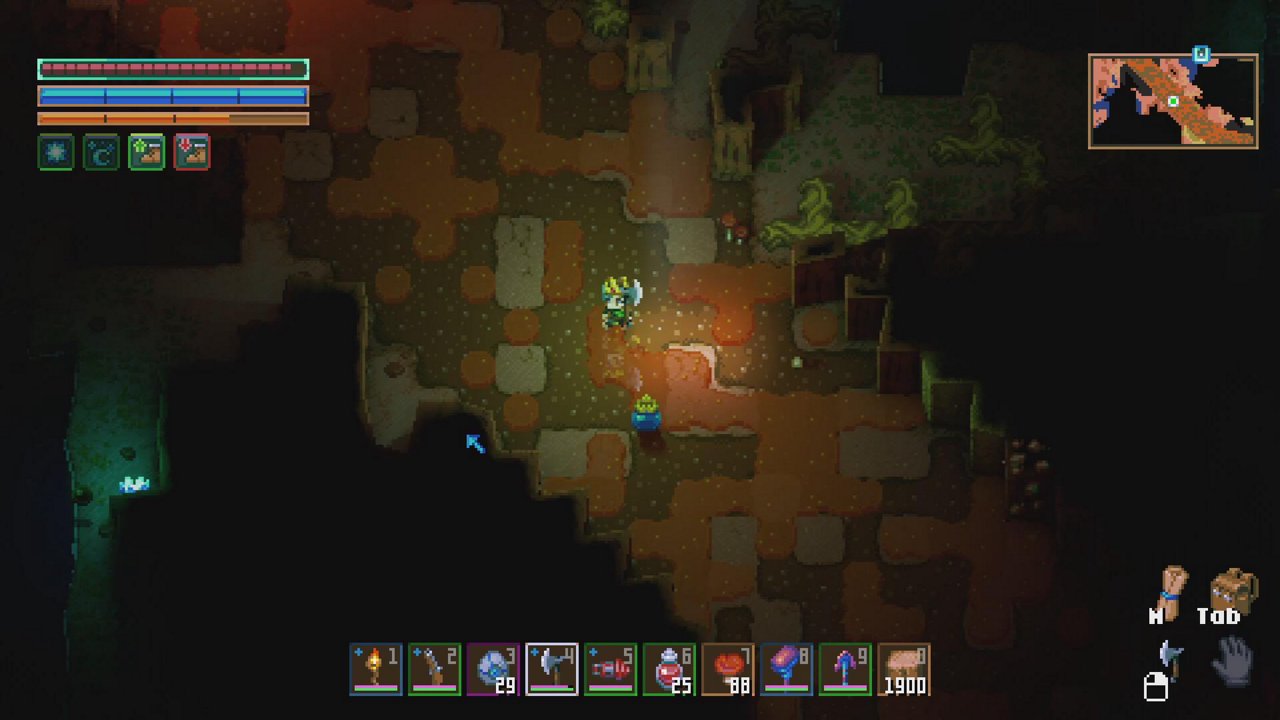Viewport: 1280px width, 720px height.
Task: Equip the axe in hotbar slot 4
Action: (552, 669)
